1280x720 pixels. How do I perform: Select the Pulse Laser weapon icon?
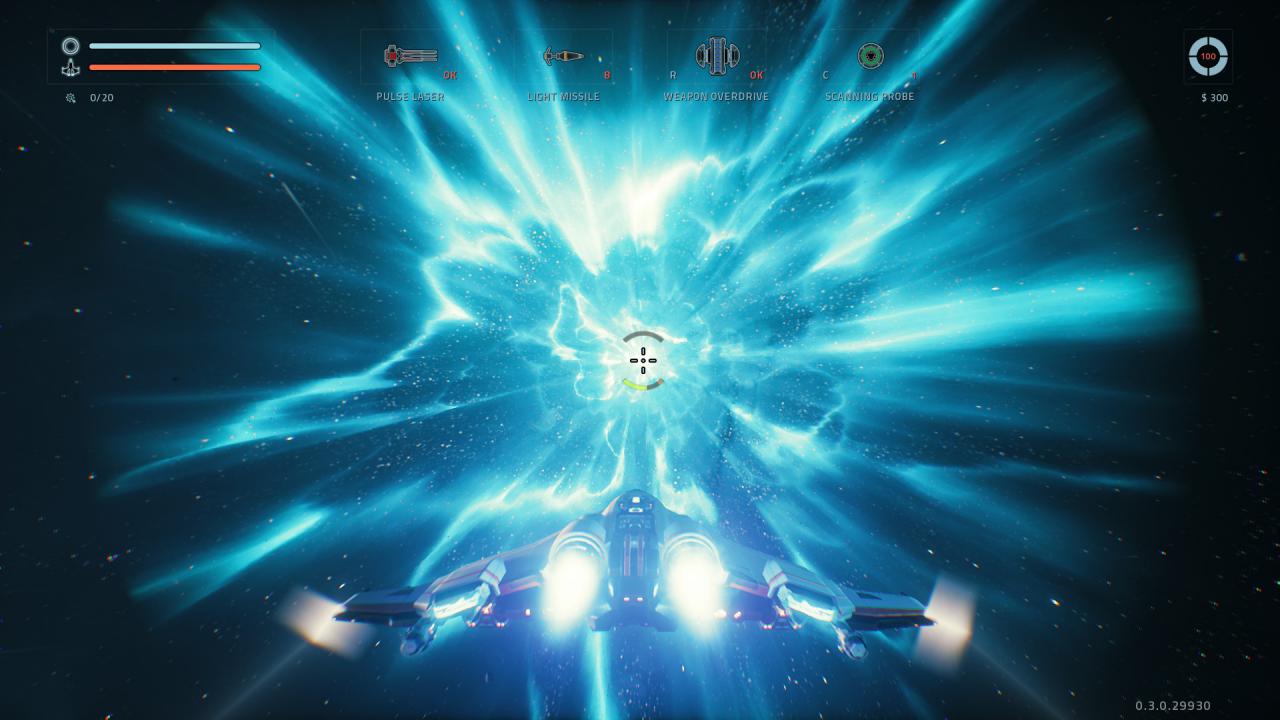tap(410, 56)
